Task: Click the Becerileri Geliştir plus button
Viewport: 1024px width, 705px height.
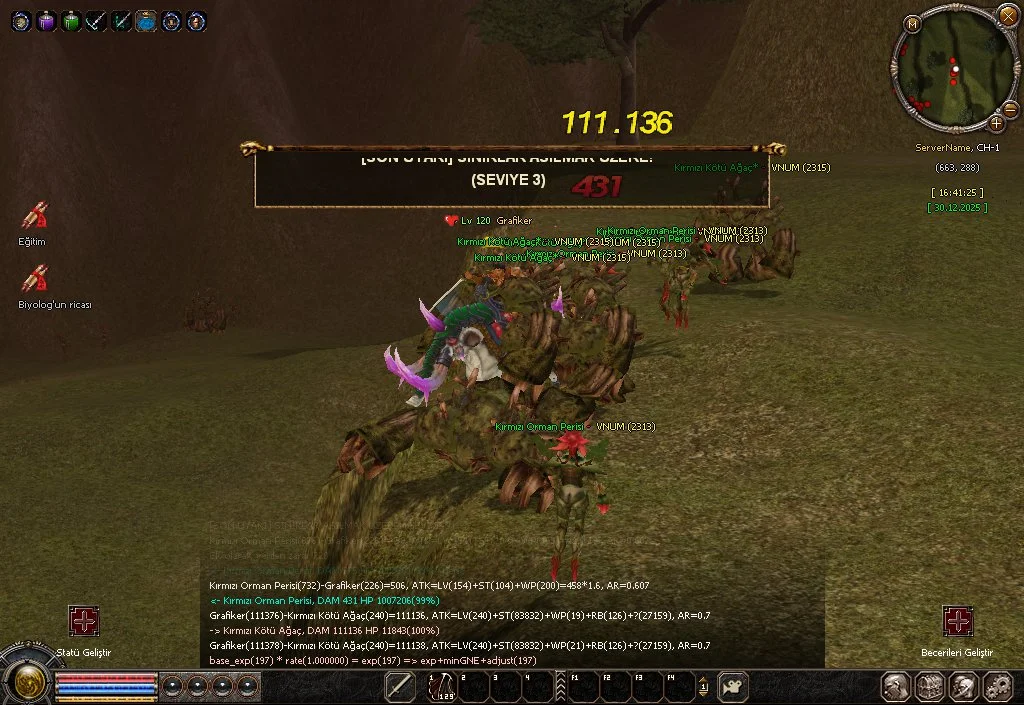Action: [957, 621]
